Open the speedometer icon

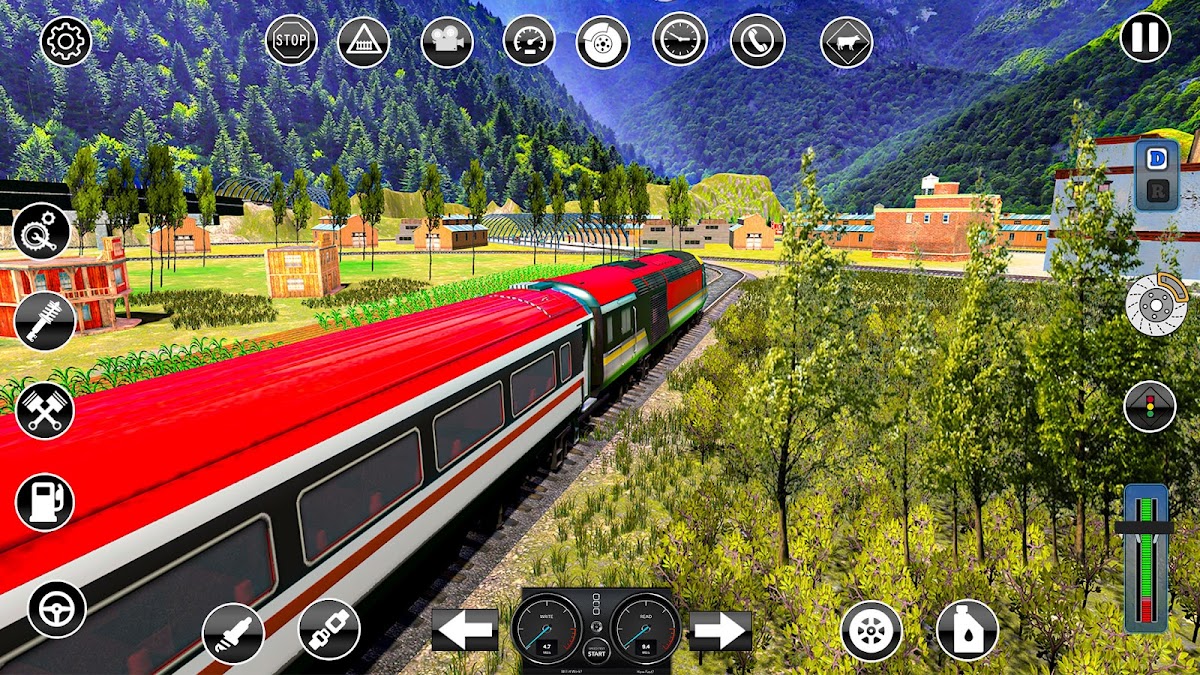coord(528,41)
